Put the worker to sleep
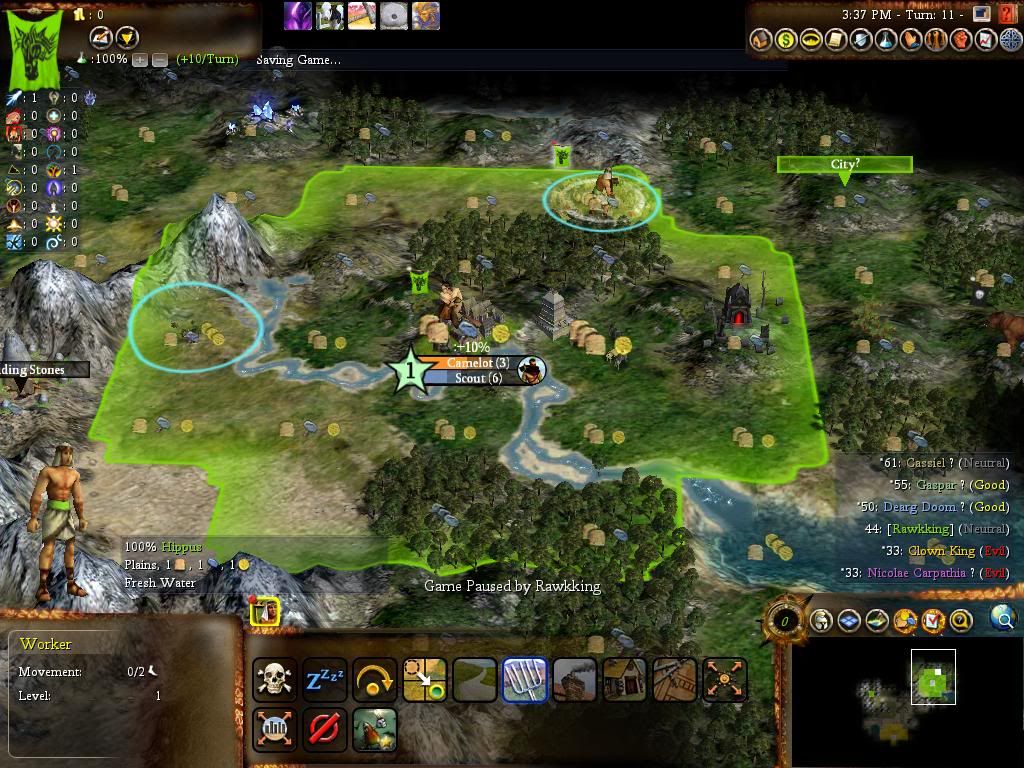1024x768 pixels. (x=325, y=679)
